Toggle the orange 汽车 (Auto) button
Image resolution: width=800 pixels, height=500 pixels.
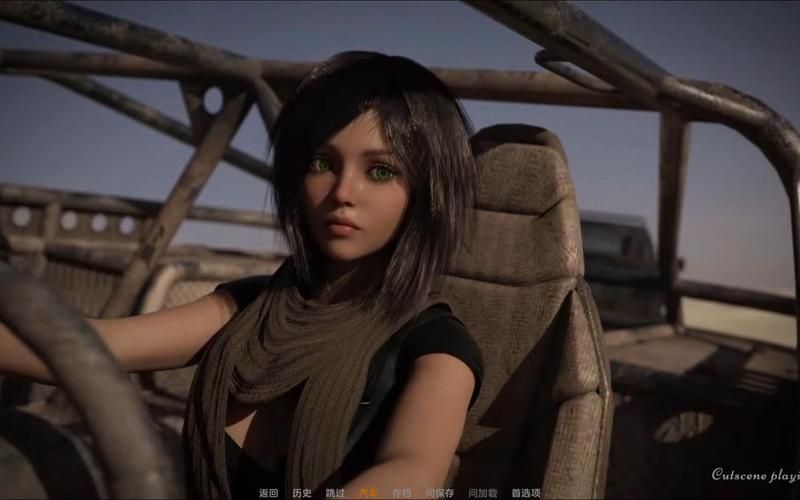368,493
